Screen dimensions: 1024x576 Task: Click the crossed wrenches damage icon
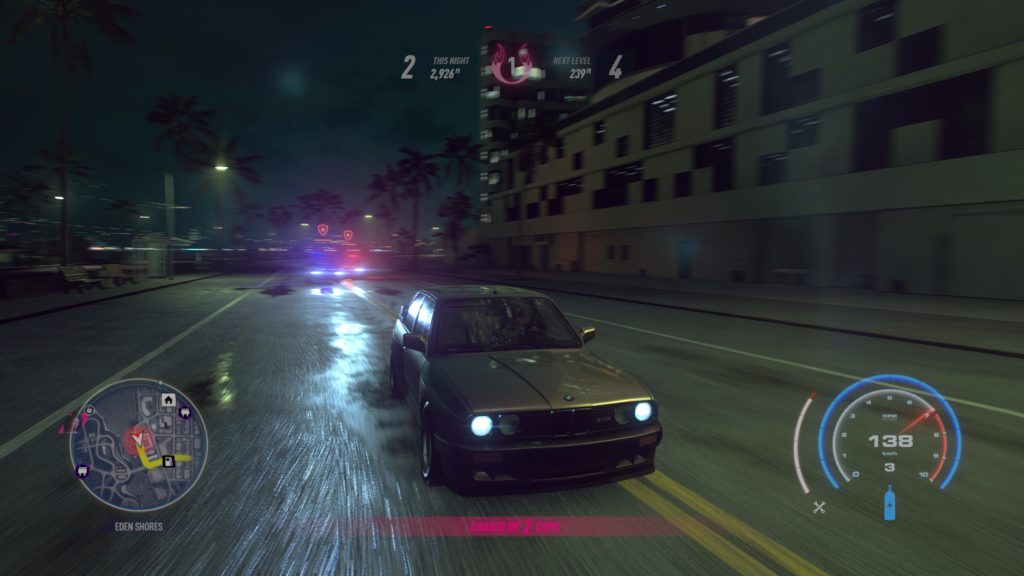pyautogui.click(x=820, y=507)
